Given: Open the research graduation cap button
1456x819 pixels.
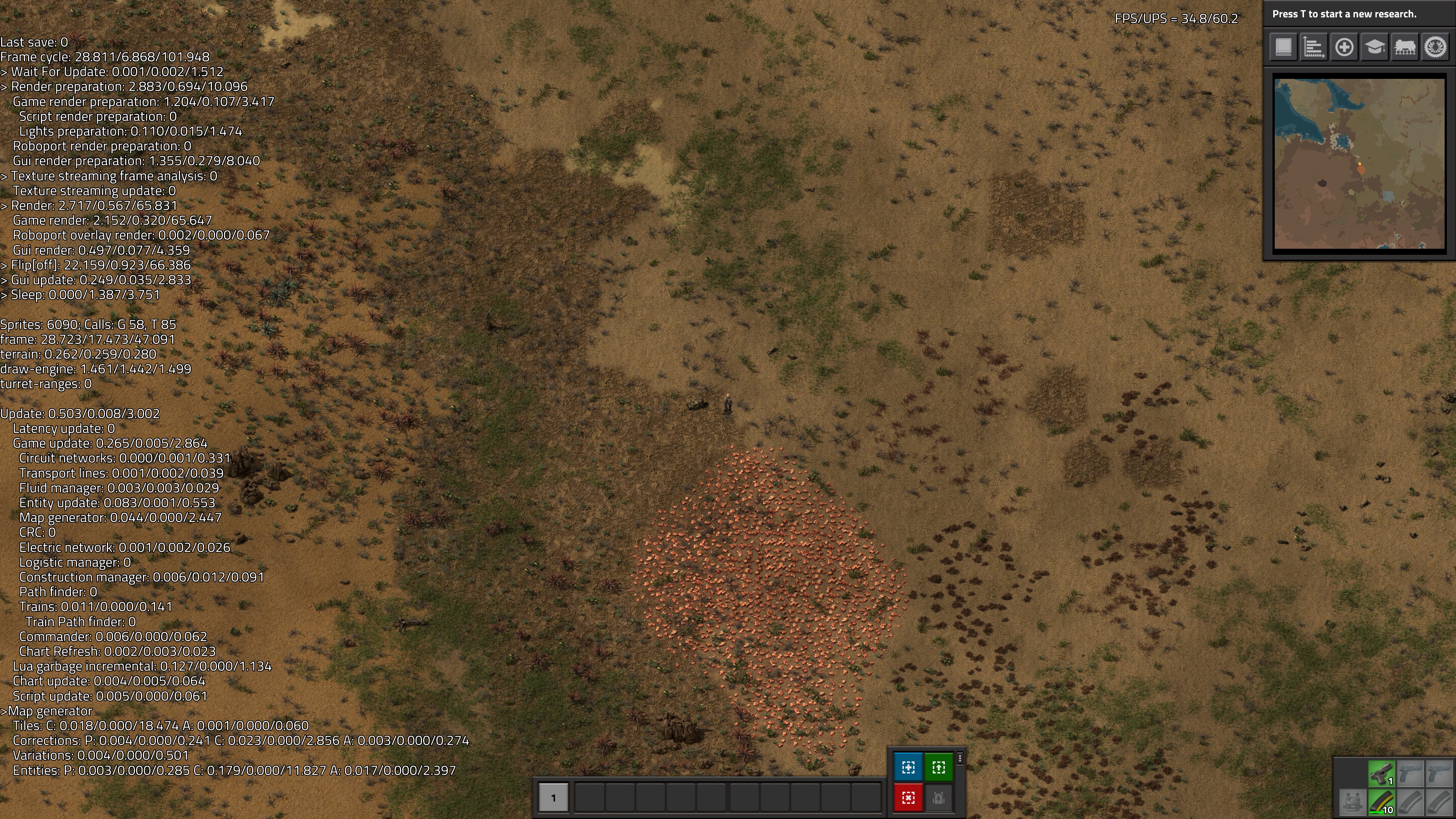Looking at the screenshot, I should click(1374, 47).
